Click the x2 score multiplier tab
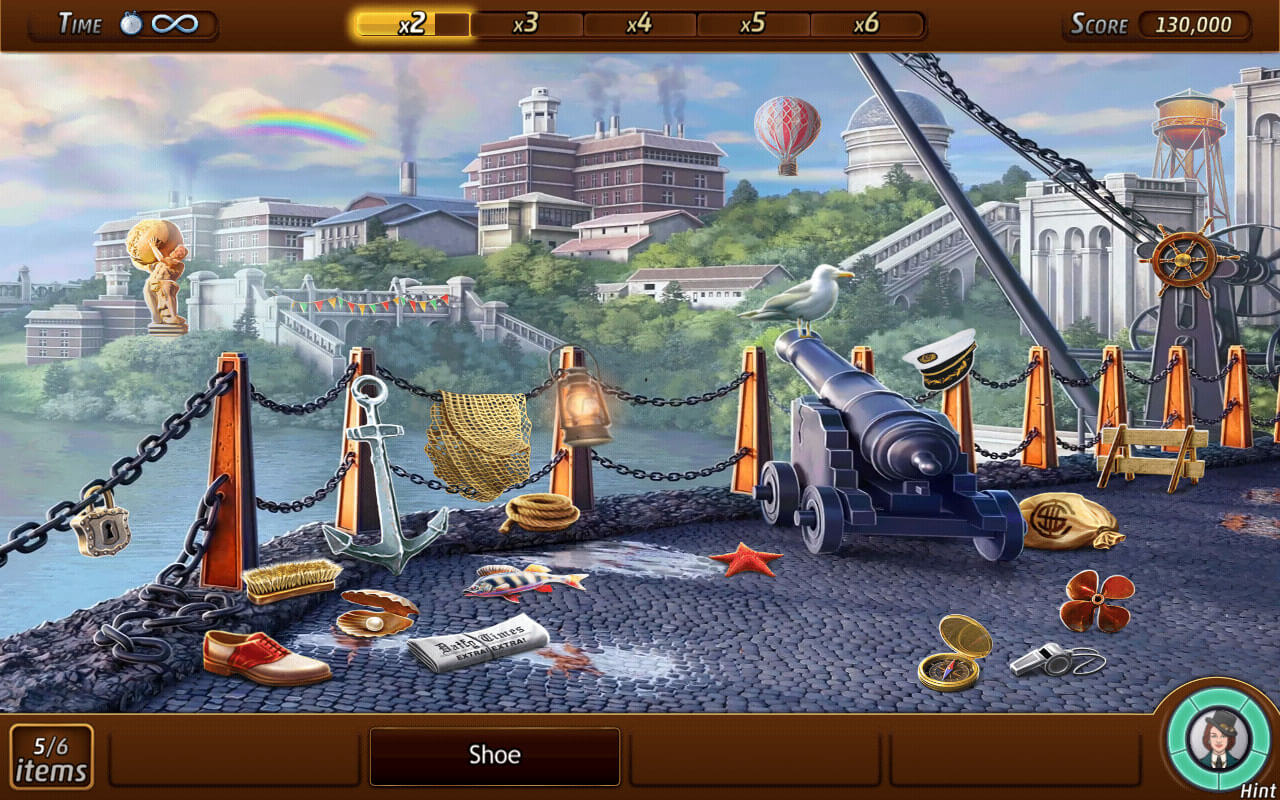This screenshot has height=800, width=1280. tap(410, 24)
